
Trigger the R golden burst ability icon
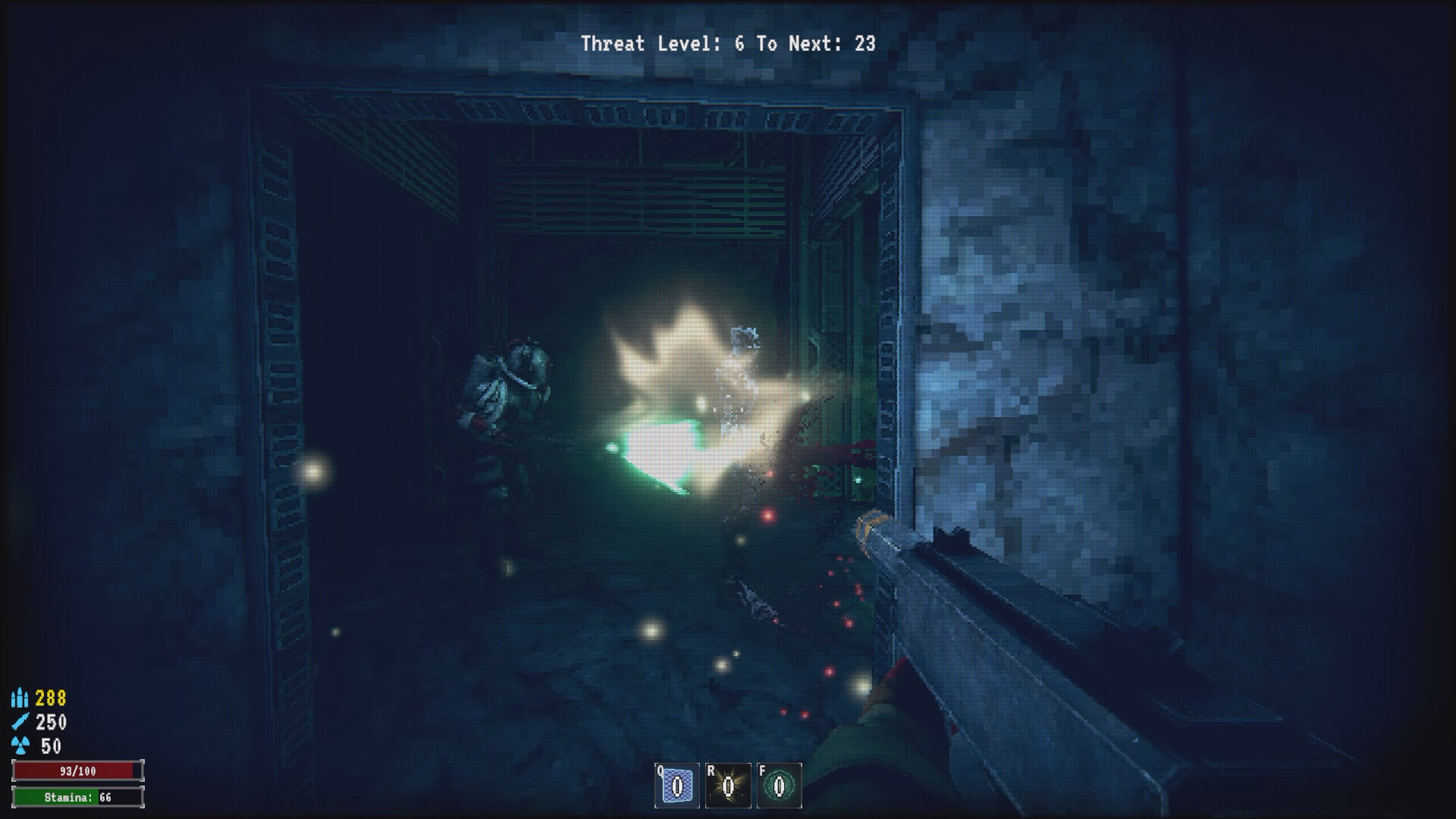(726, 787)
